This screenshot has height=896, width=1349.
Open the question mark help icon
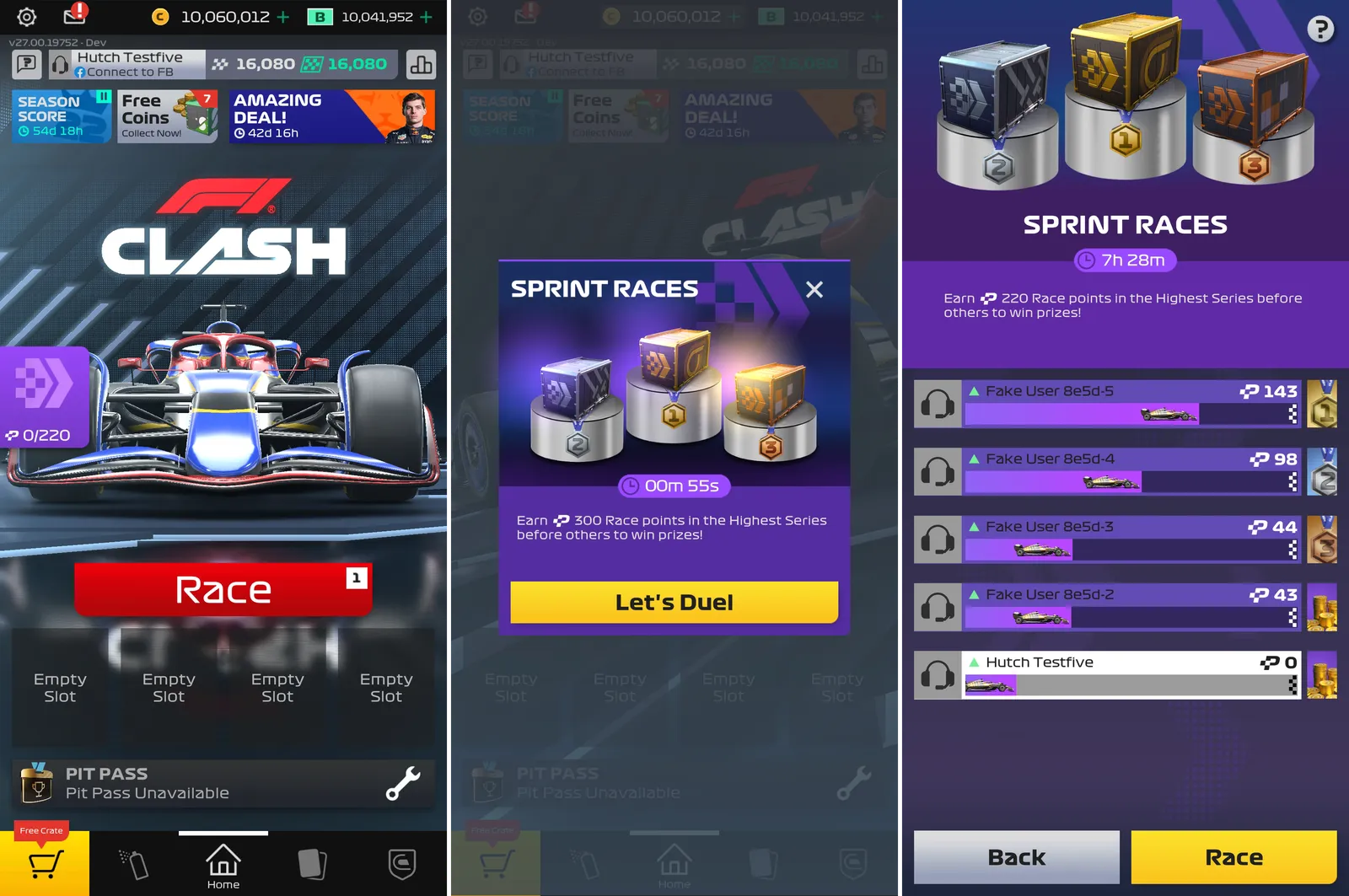[x=1319, y=30]
